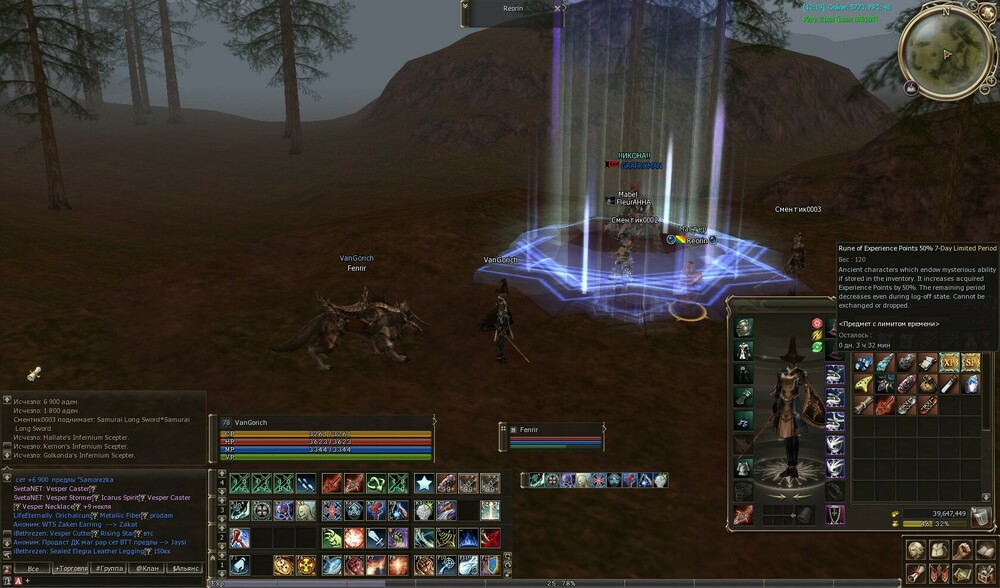
Task: Select the equipped helmet slot
Action: 744,328
